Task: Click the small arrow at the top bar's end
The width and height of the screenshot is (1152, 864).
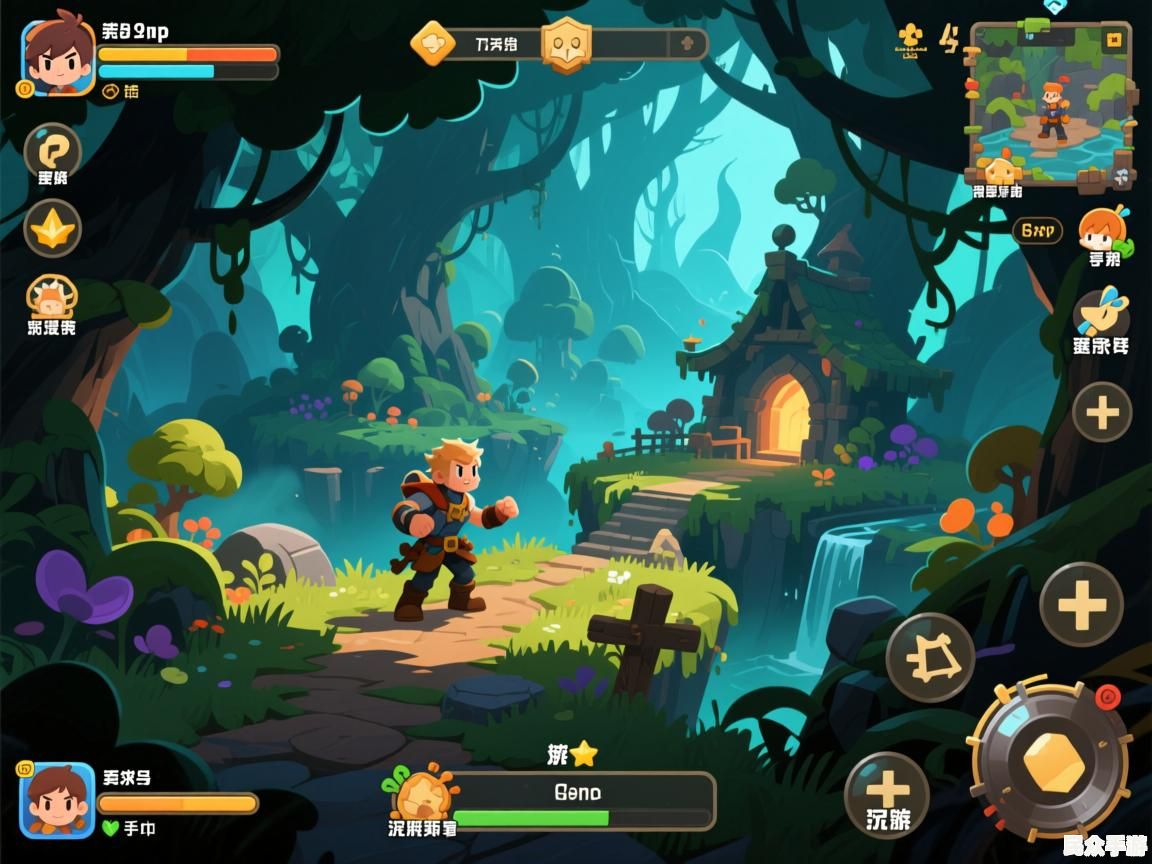Action: (x=687, y=44)
